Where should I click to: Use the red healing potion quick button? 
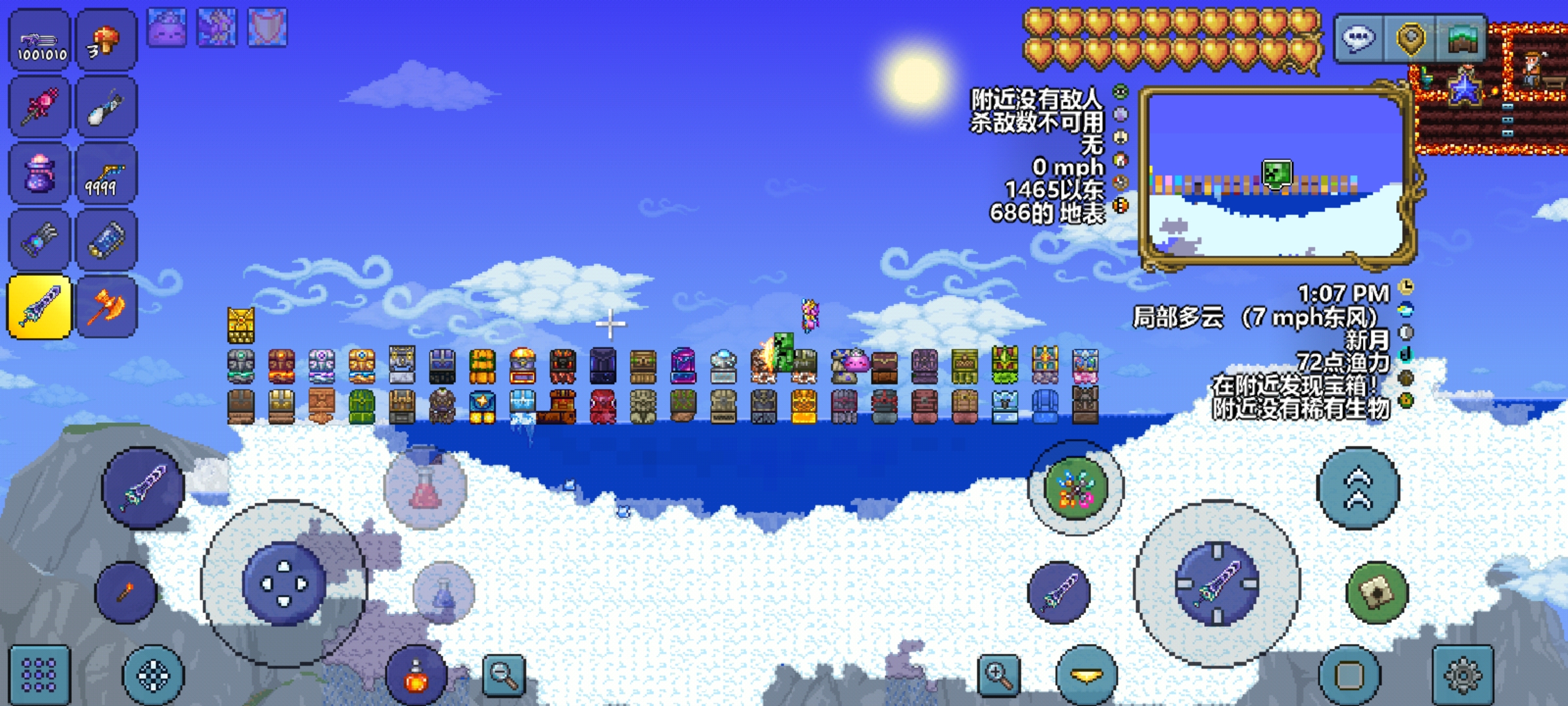coord(425,487)
